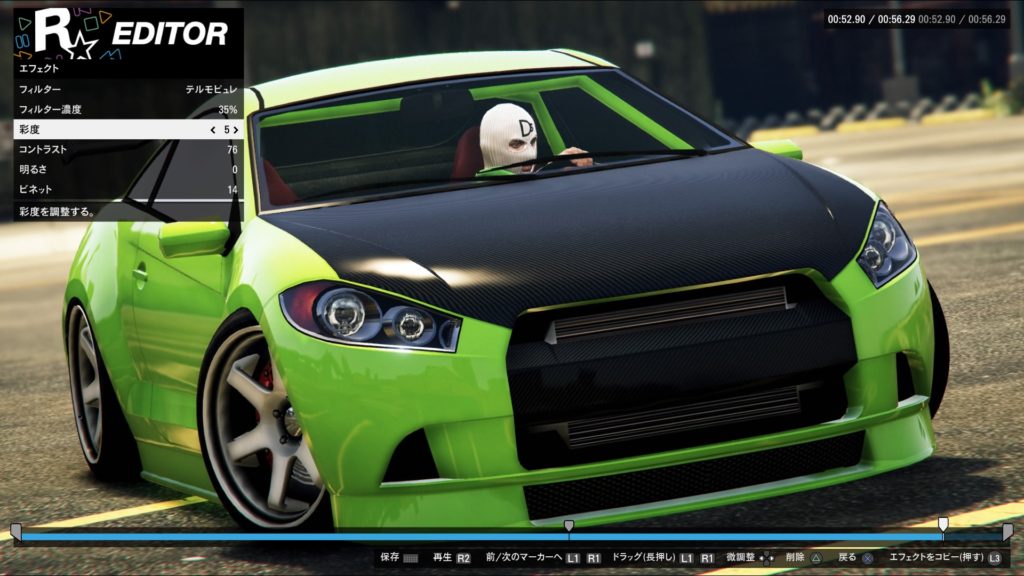Choose the 明るさ brightness row
The width and height of the screenshot is (1024, 576).
pos(126,170)
